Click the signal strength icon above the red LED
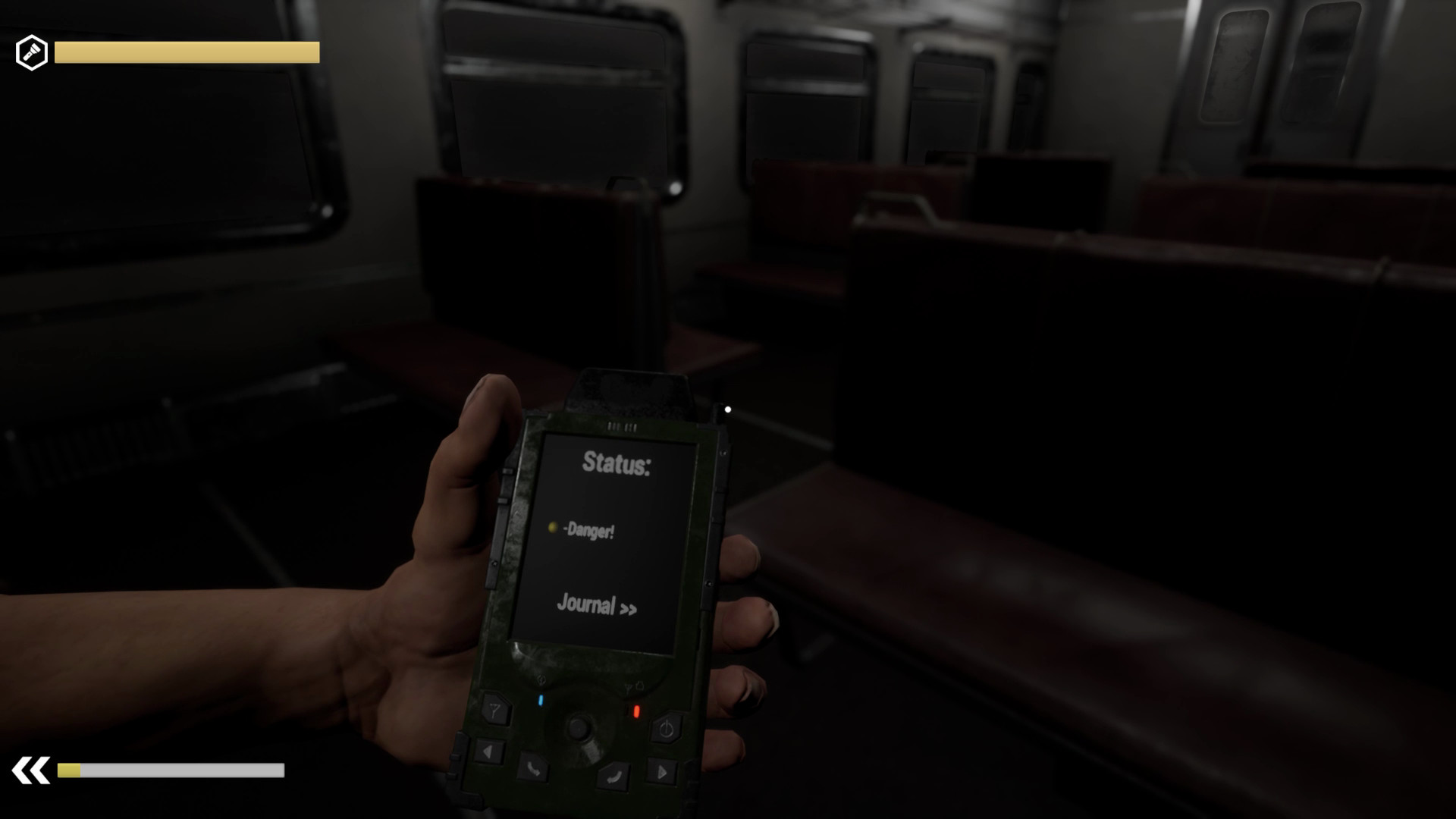 pyautogui.click(x=628, y=686)
